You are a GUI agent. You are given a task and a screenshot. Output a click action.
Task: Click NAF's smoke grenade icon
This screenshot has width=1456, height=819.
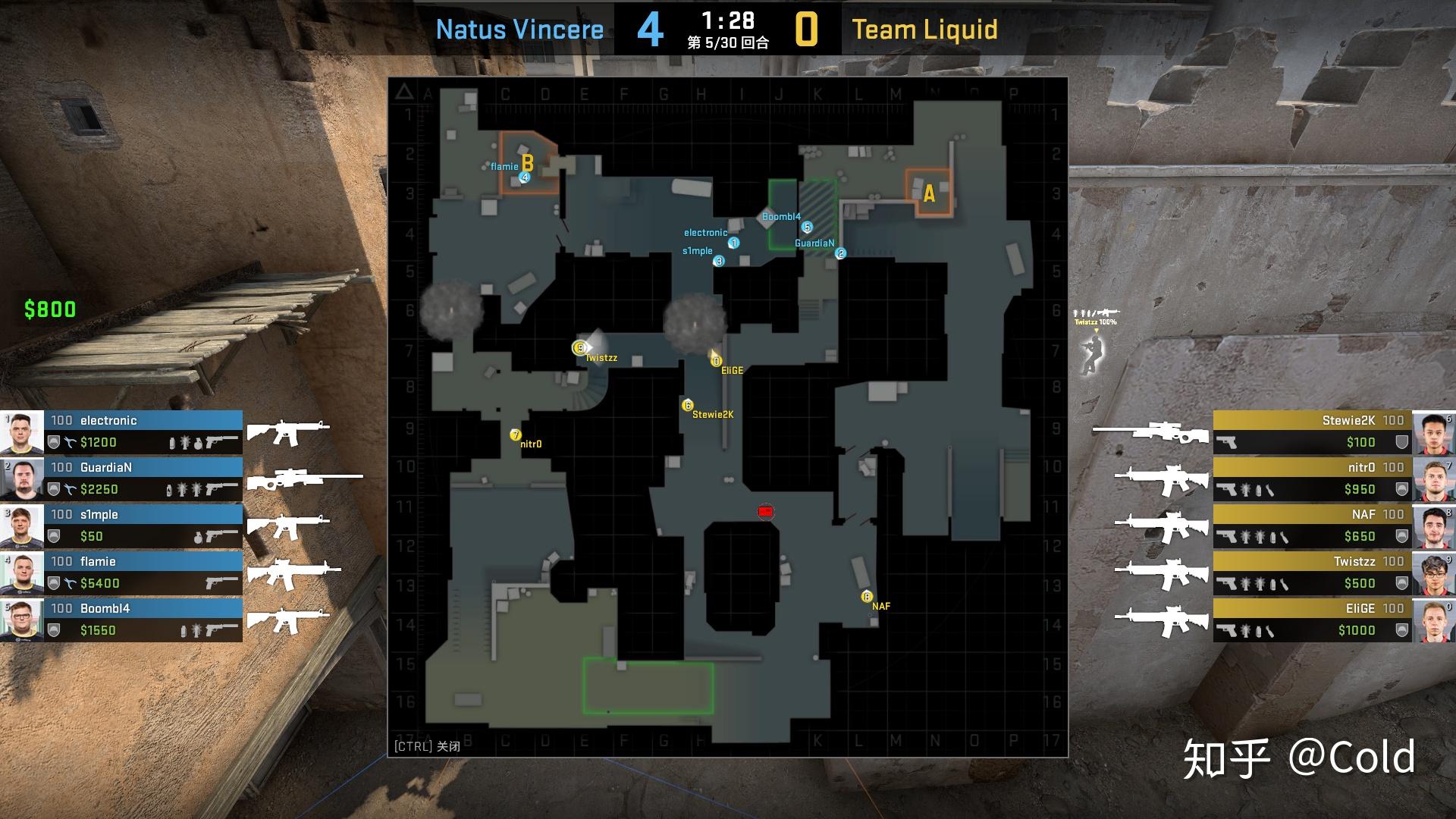pos(1273,536)
